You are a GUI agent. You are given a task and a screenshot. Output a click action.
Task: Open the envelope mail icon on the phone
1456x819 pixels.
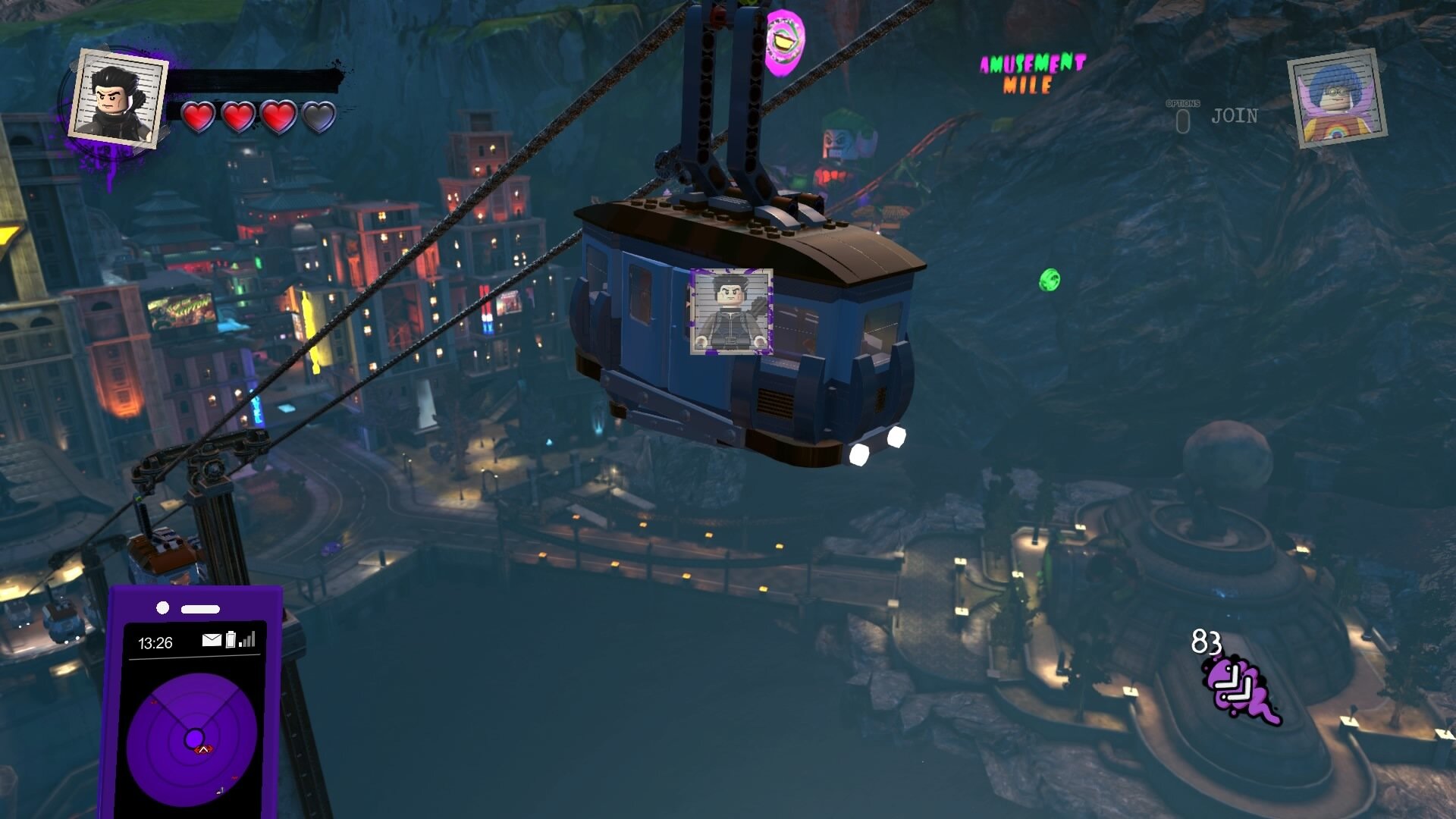click(212, 640)
